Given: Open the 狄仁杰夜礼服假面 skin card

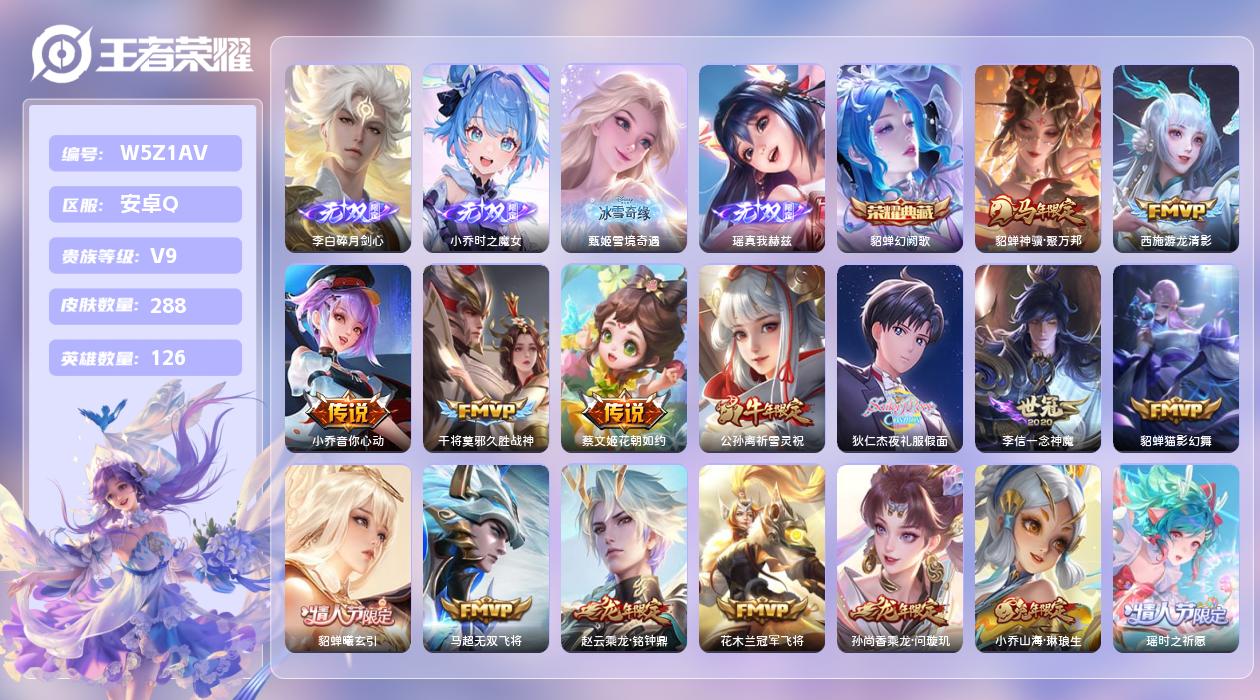Looking at the screenshot, I should [900, 358].
